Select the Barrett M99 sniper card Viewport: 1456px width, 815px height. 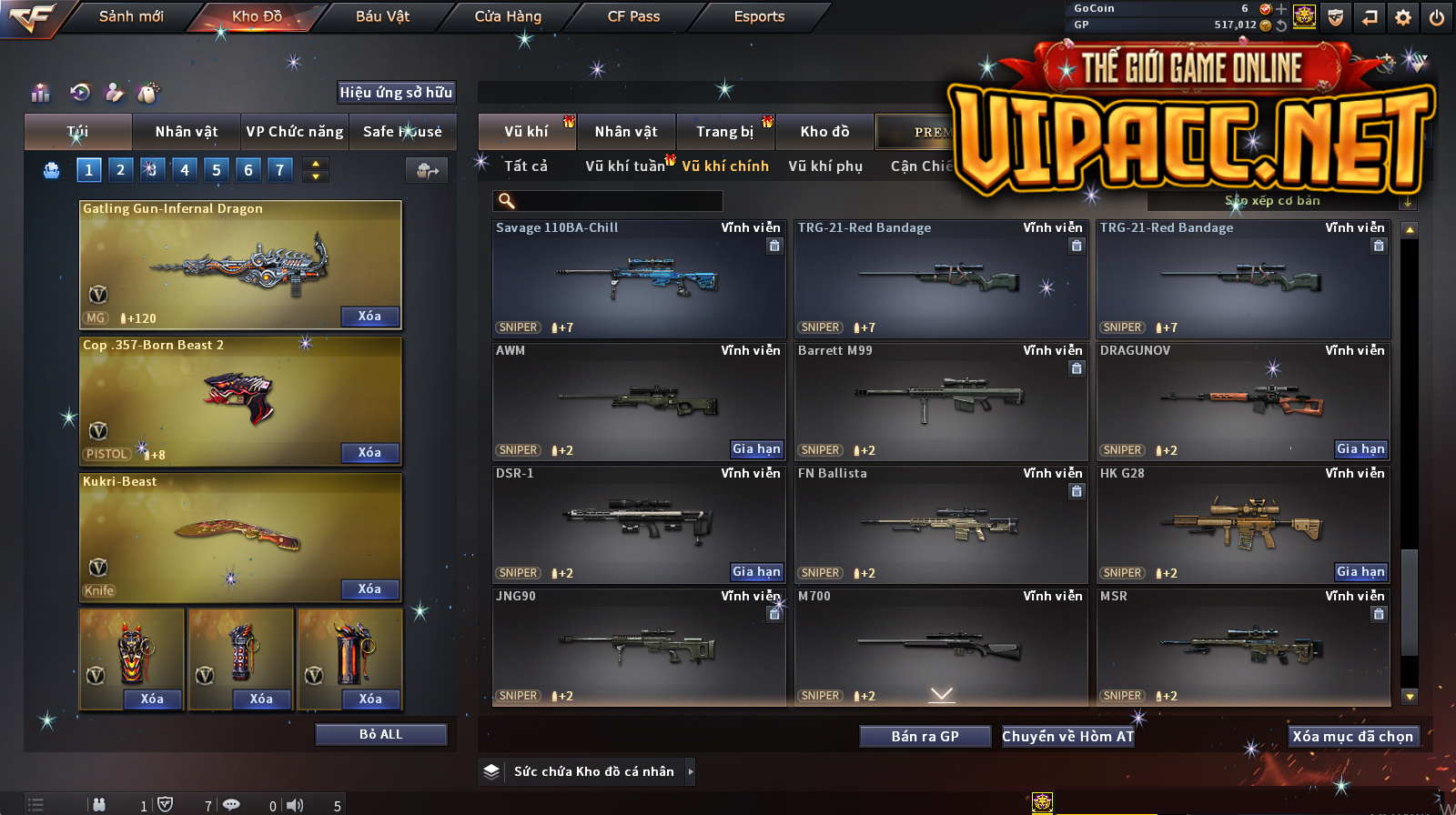coord(940,401)
